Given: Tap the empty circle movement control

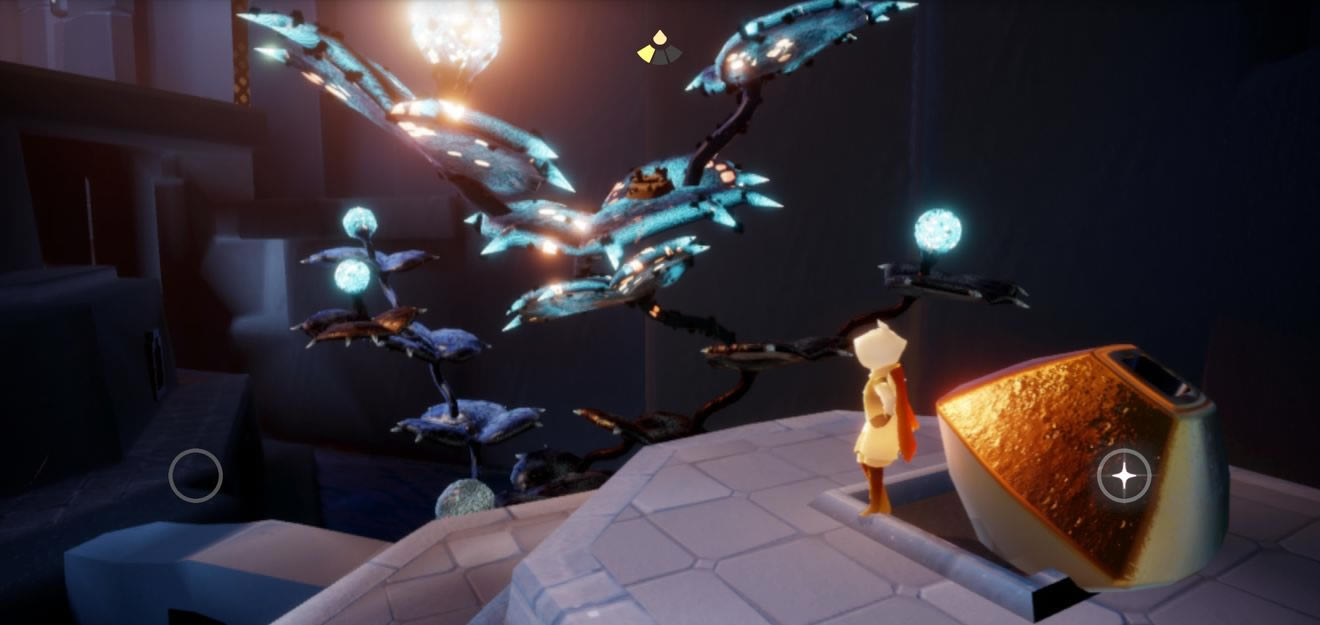Looking at the screenshot, I should [x=195, y=475].
